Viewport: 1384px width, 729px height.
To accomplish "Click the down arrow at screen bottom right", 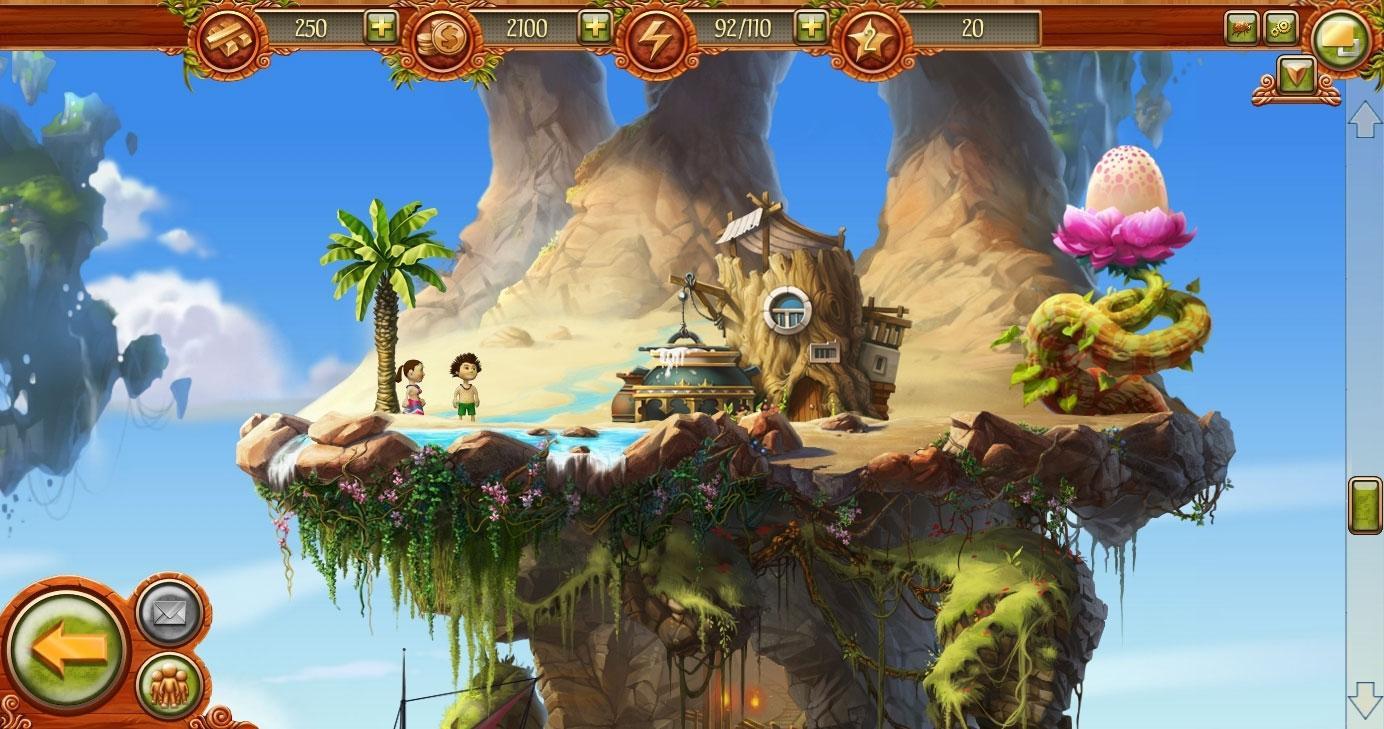I will pyautogui.click(x=1363, y=700).
